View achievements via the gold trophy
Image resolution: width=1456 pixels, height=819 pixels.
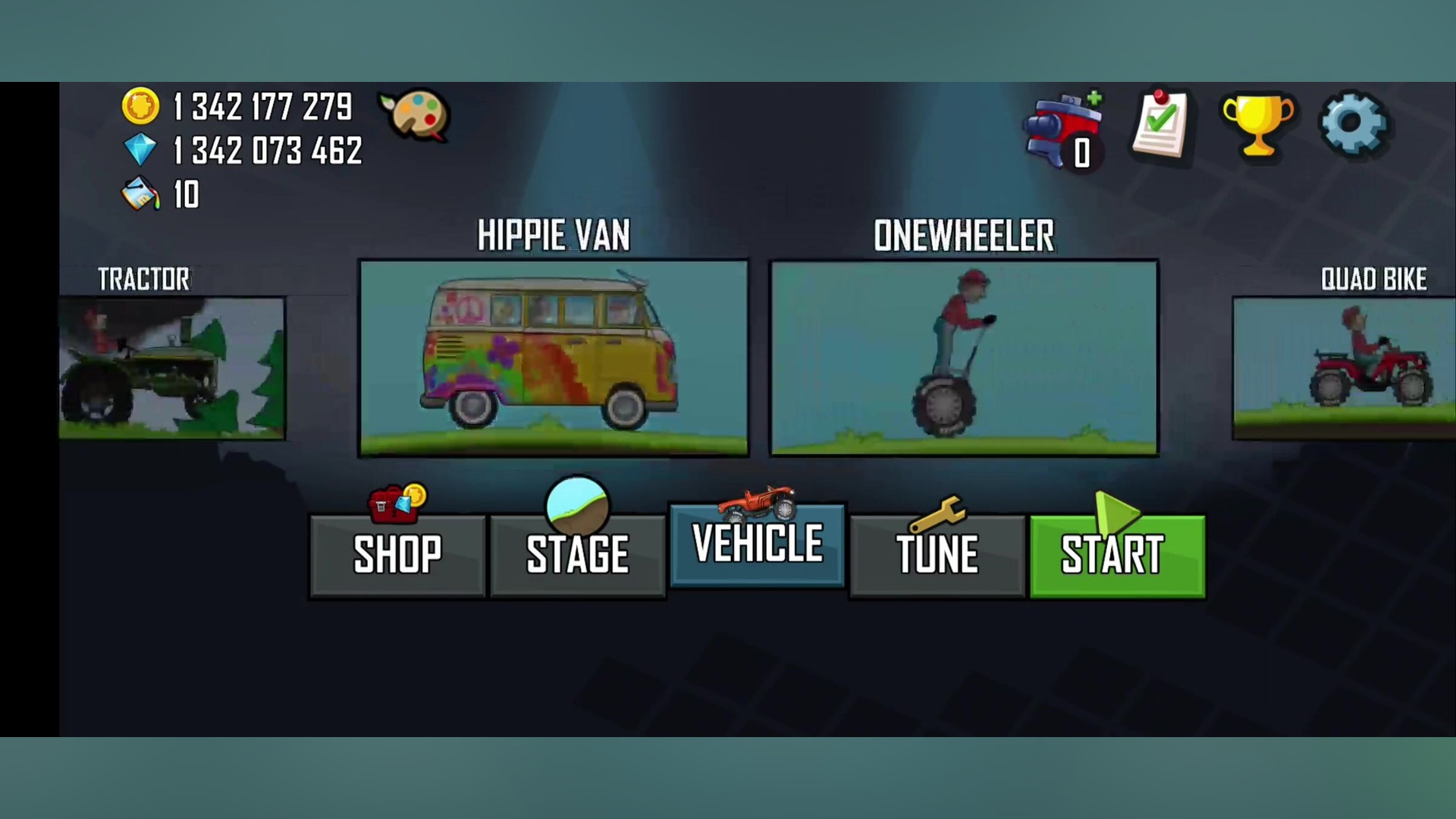(x=1257, y=125)
